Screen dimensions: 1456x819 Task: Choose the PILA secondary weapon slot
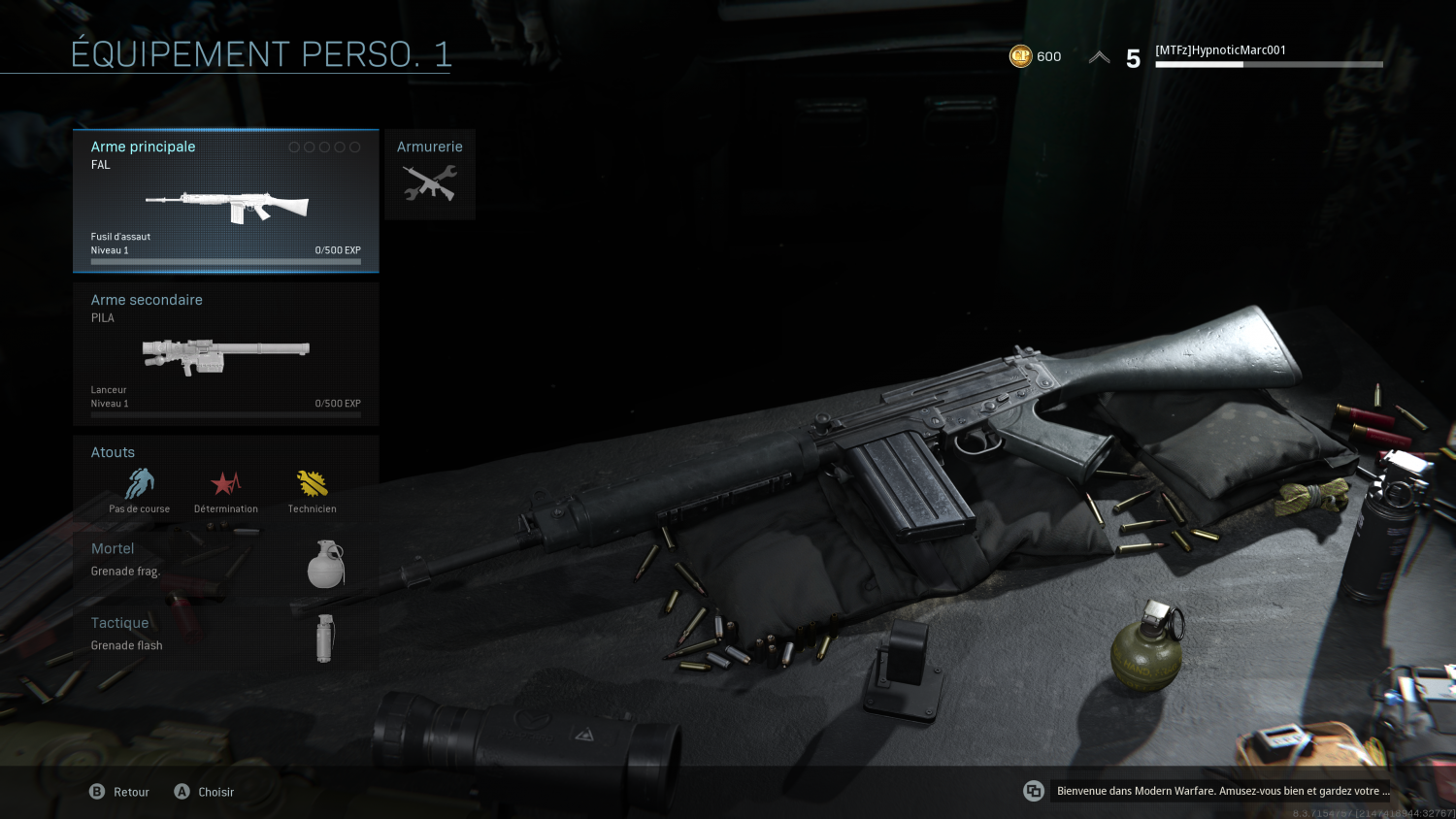click(x=225, y=354)
